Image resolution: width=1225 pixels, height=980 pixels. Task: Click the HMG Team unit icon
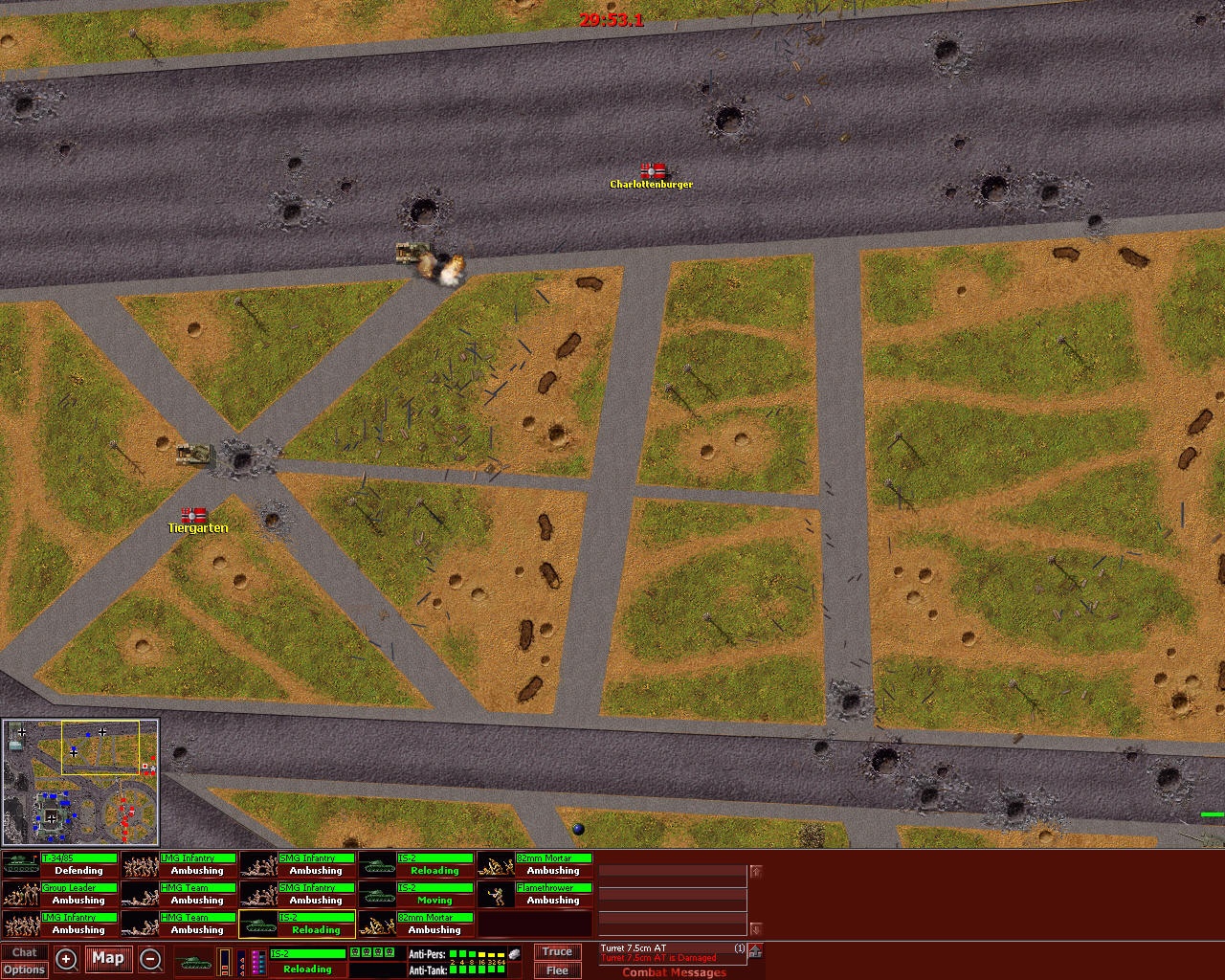pyautogui.click(x=139, y=894)
